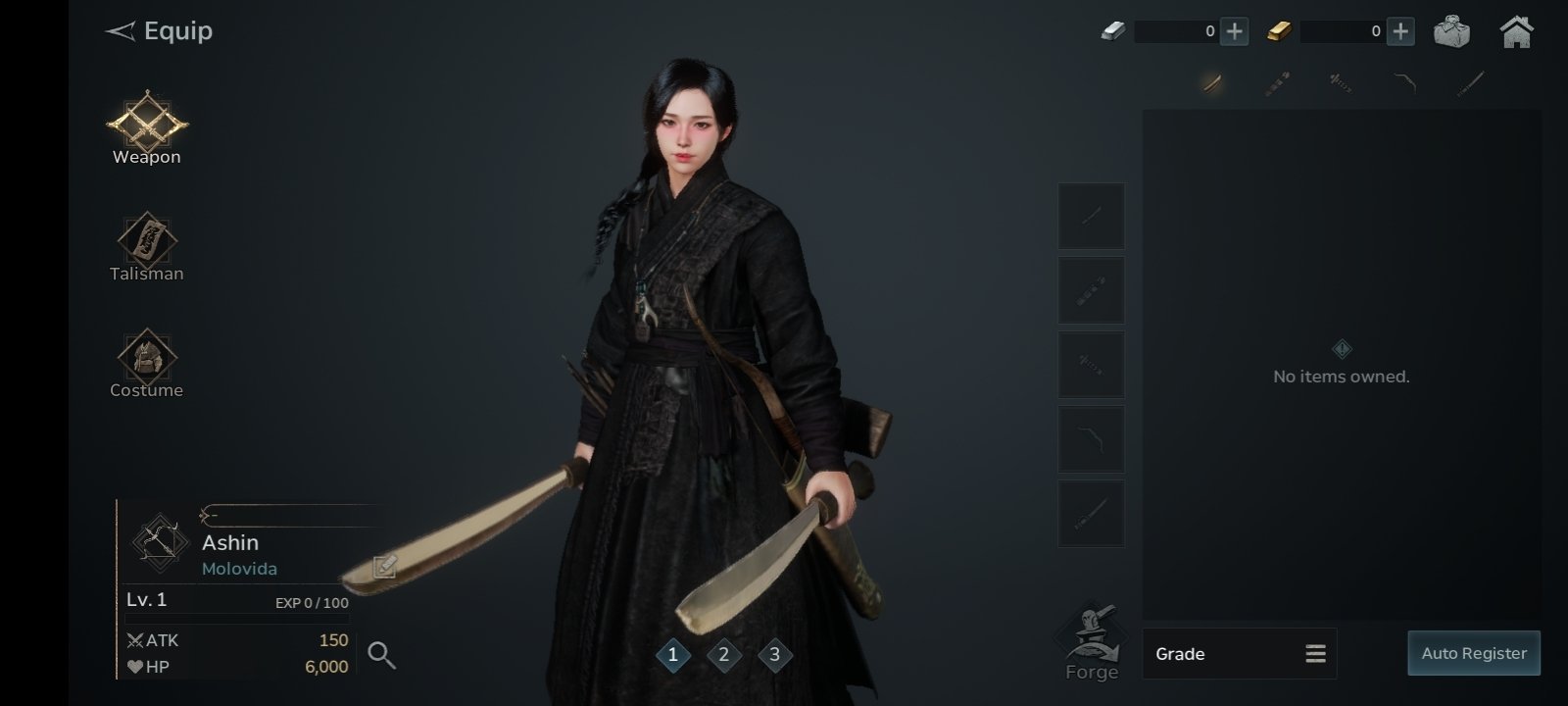Select the curved blade weapon filter tab

pyautogui.click(x=1212, y=83)
